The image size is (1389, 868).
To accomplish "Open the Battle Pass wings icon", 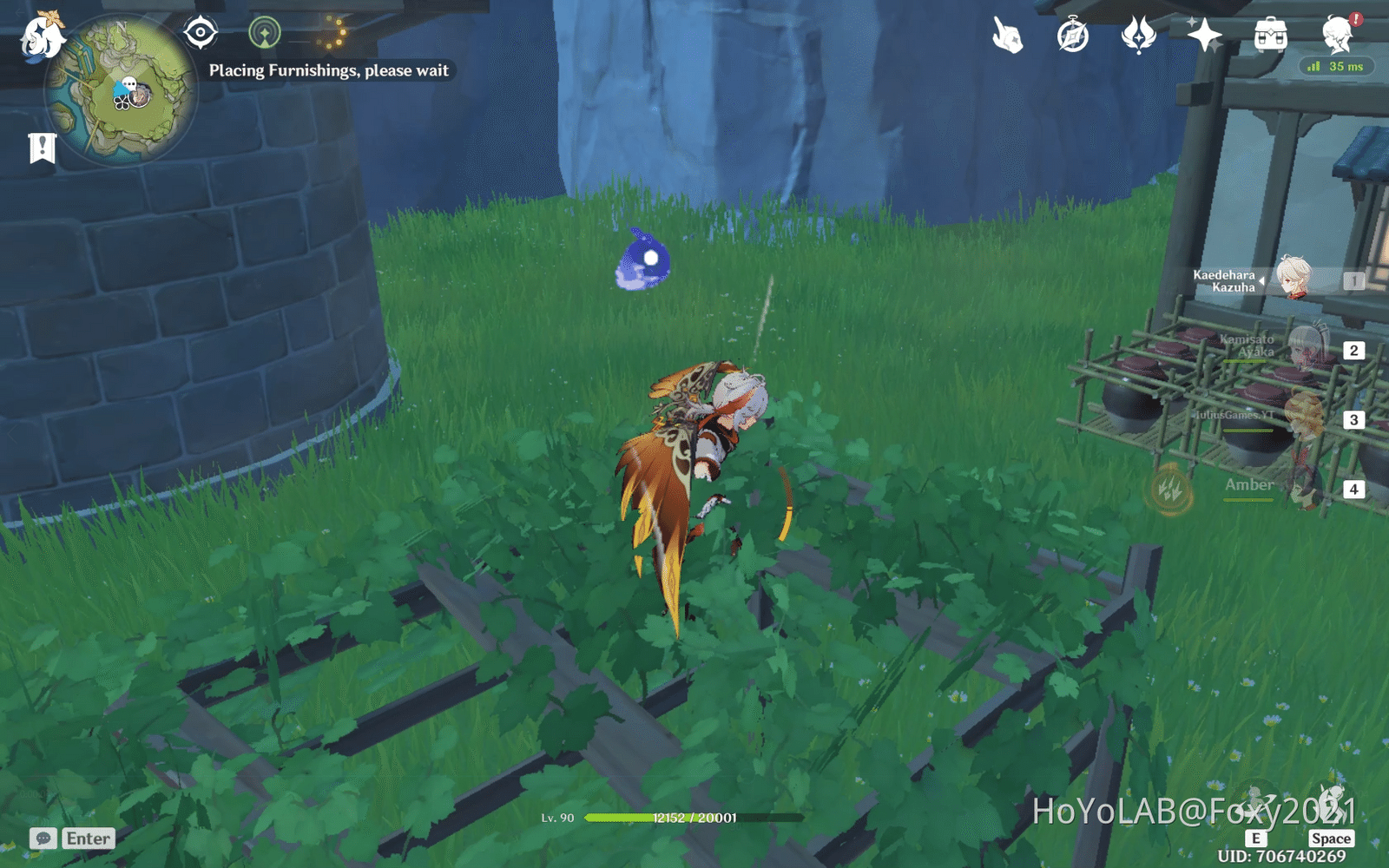I will click(x=1140, y=36).
